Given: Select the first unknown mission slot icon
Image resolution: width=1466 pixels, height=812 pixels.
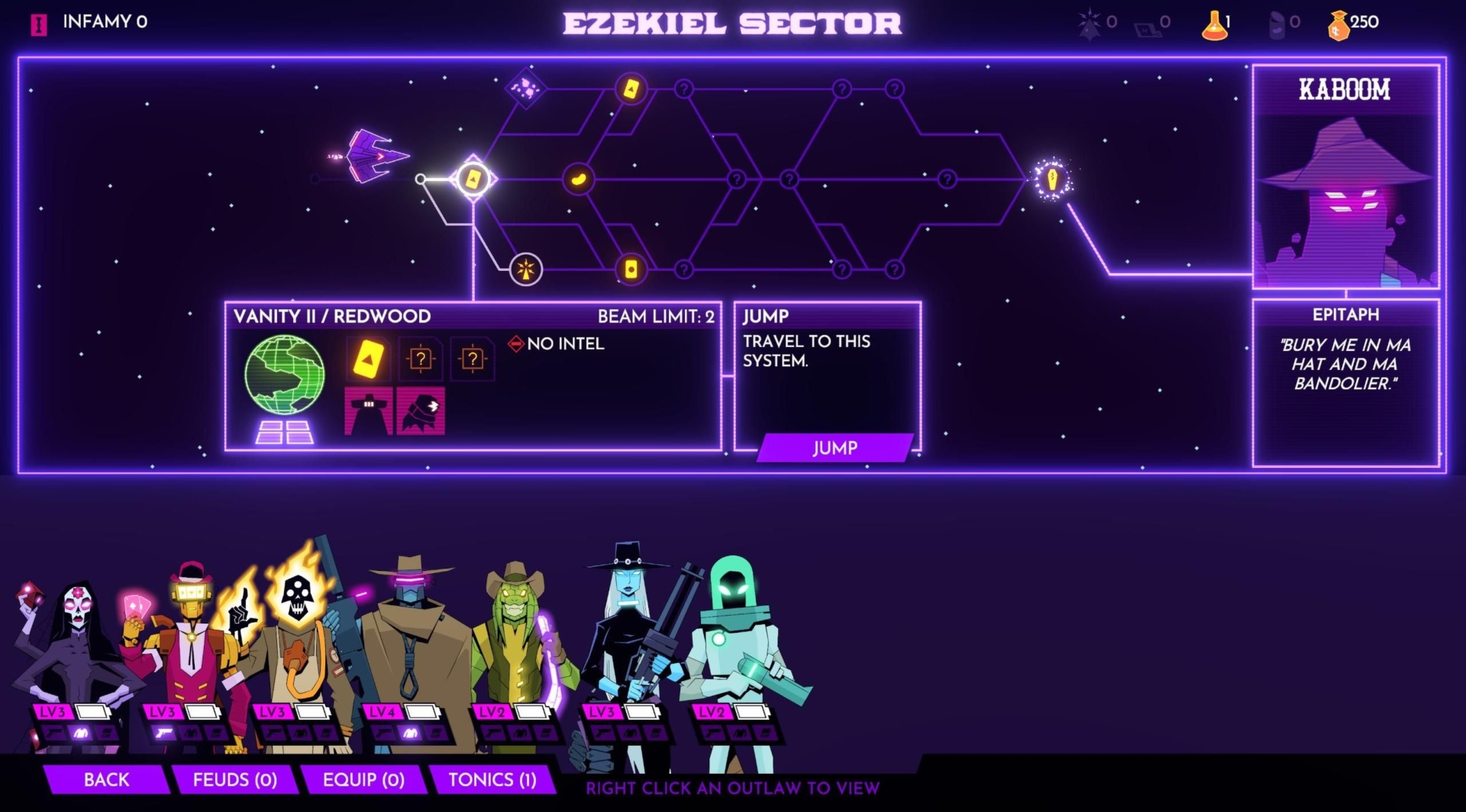Looking at the screenshot, I should tap(422, 359).
